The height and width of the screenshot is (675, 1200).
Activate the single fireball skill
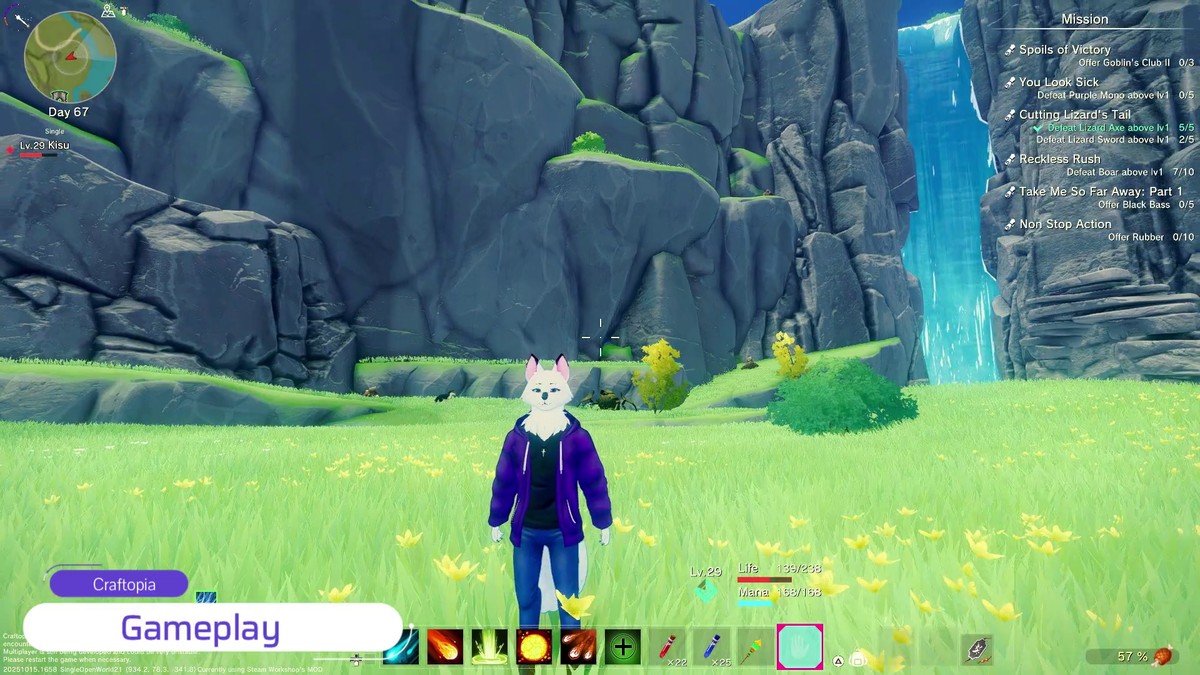pos(445,647)
